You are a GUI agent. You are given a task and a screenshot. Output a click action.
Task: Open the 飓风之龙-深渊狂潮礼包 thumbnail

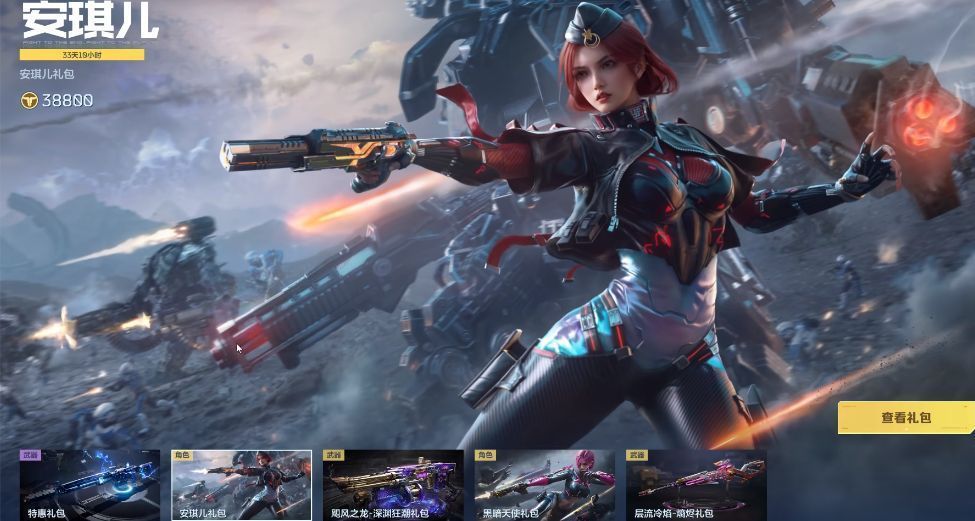coord(393,485)
